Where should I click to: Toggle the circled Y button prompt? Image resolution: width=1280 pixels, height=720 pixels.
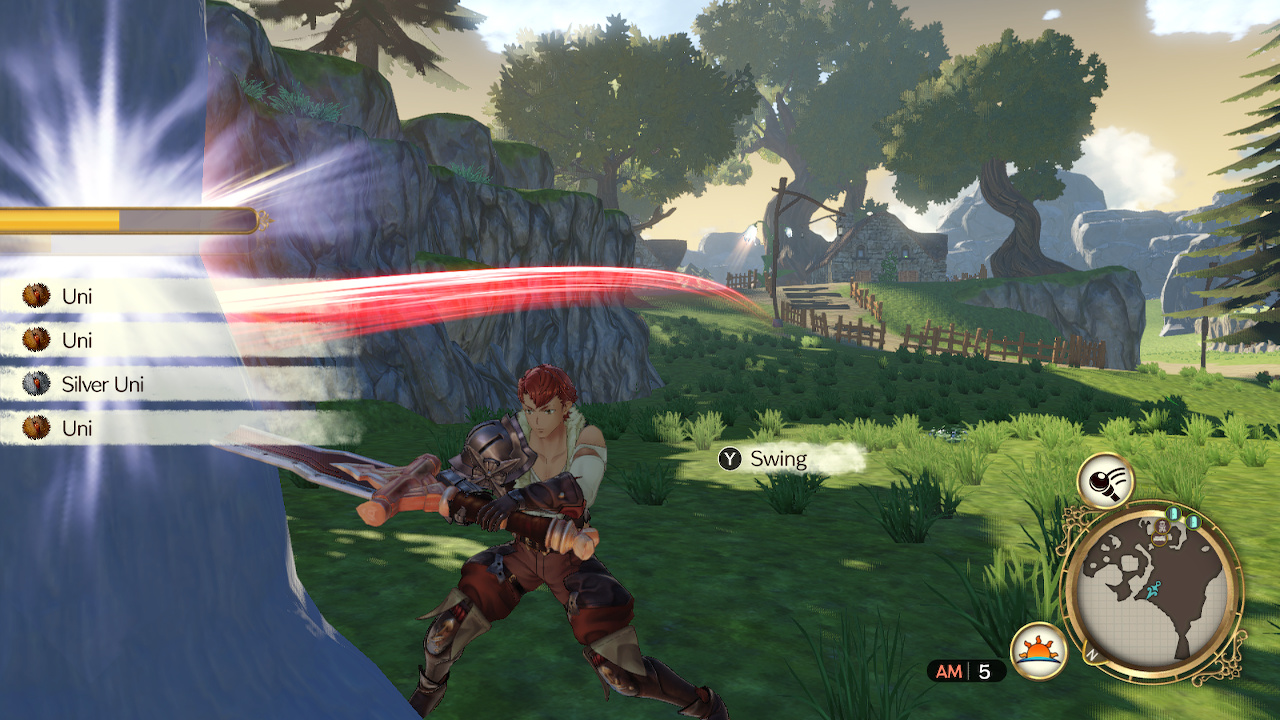731,459
